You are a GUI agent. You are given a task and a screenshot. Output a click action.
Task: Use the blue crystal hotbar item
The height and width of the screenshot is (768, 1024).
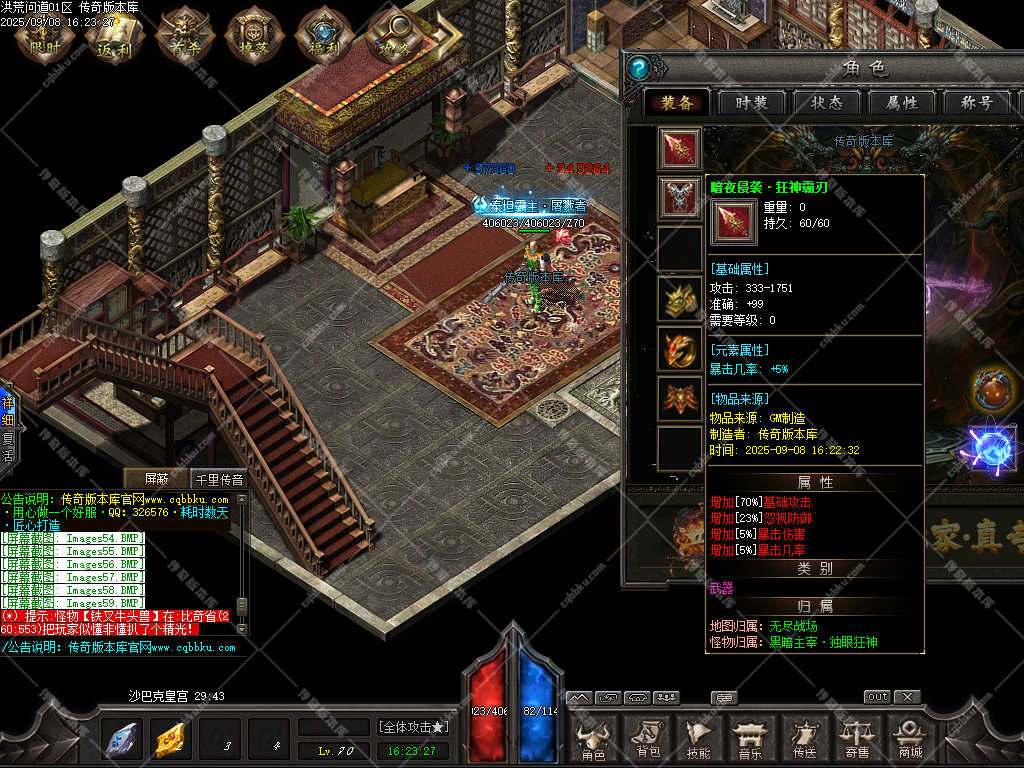(122, 740)
